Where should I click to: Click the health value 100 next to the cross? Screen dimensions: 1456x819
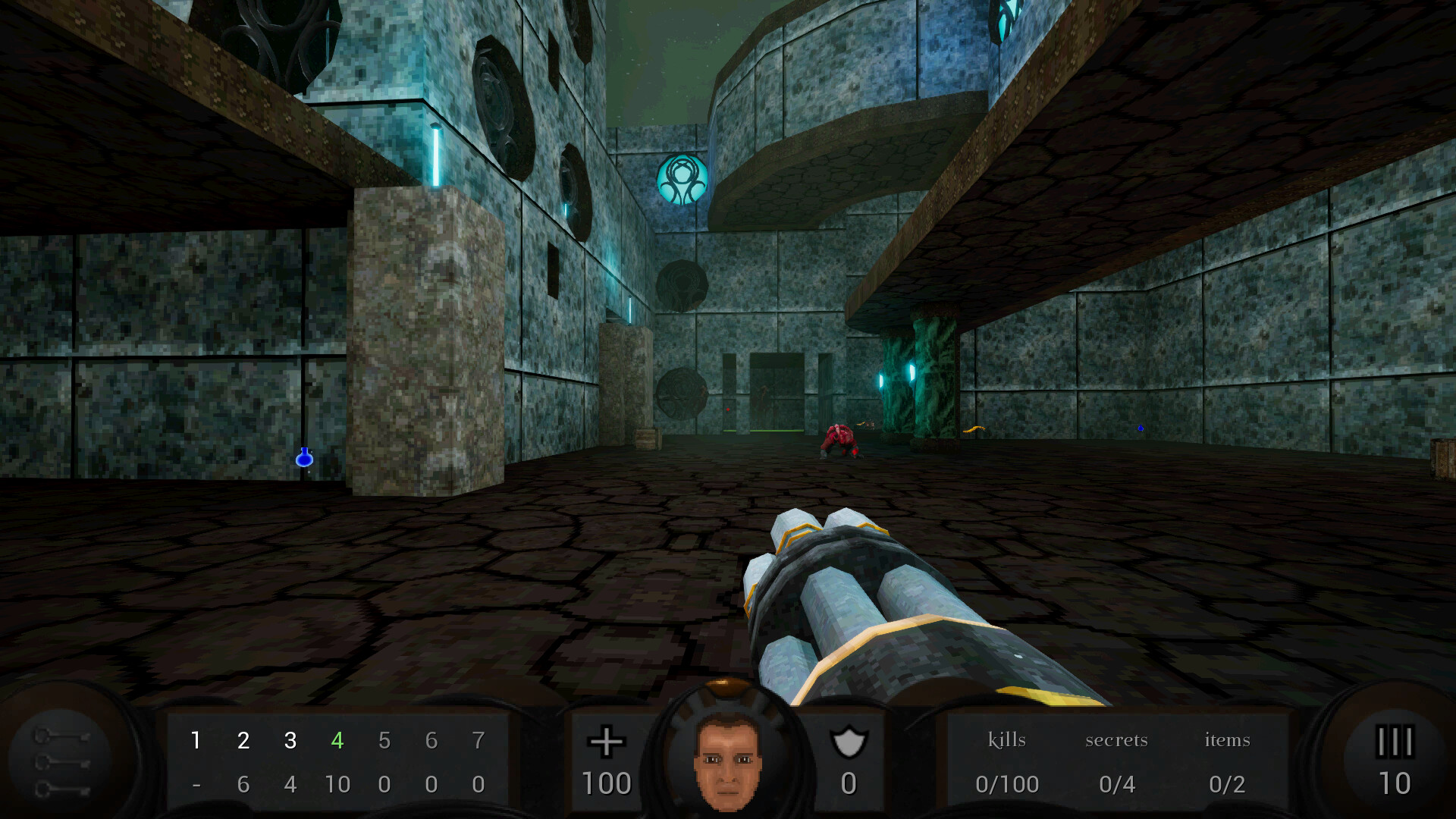pyautogui.click(x=607, y=783)
